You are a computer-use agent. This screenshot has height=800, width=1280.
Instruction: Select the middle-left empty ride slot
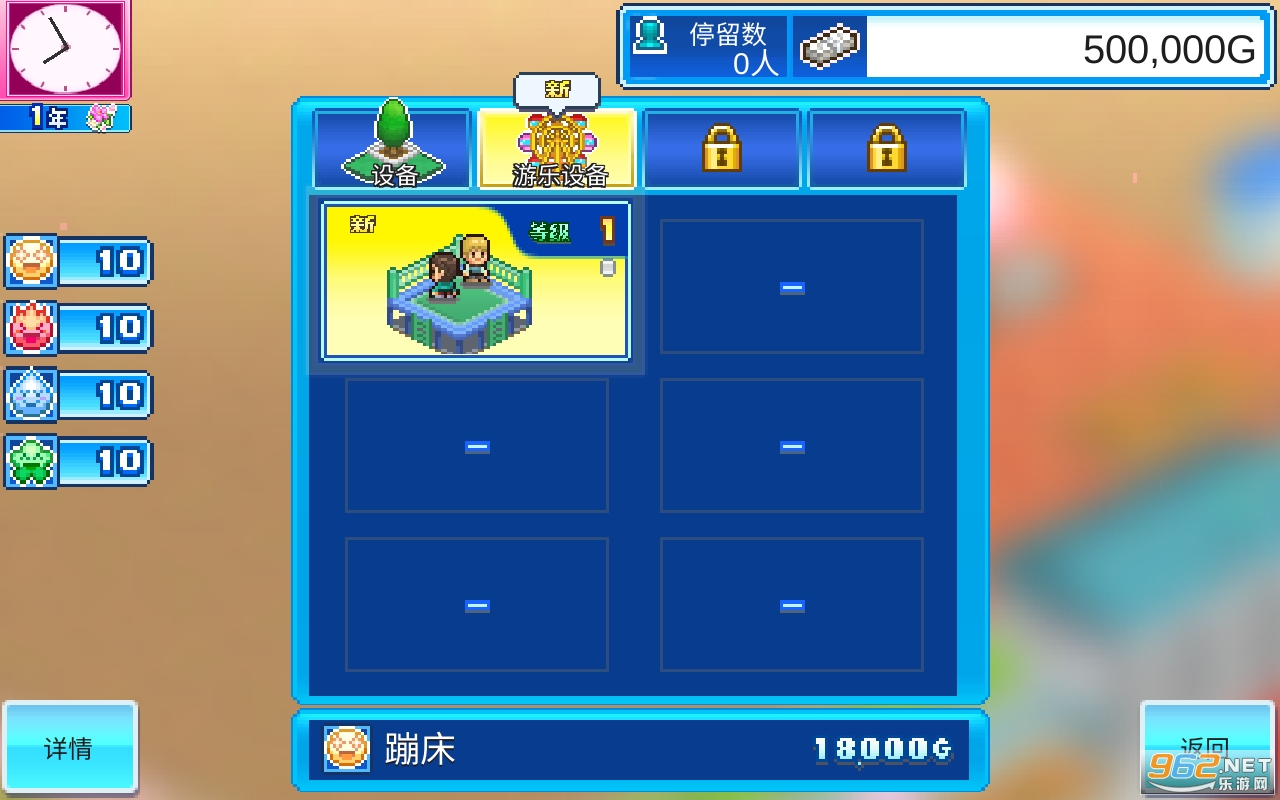476,445
